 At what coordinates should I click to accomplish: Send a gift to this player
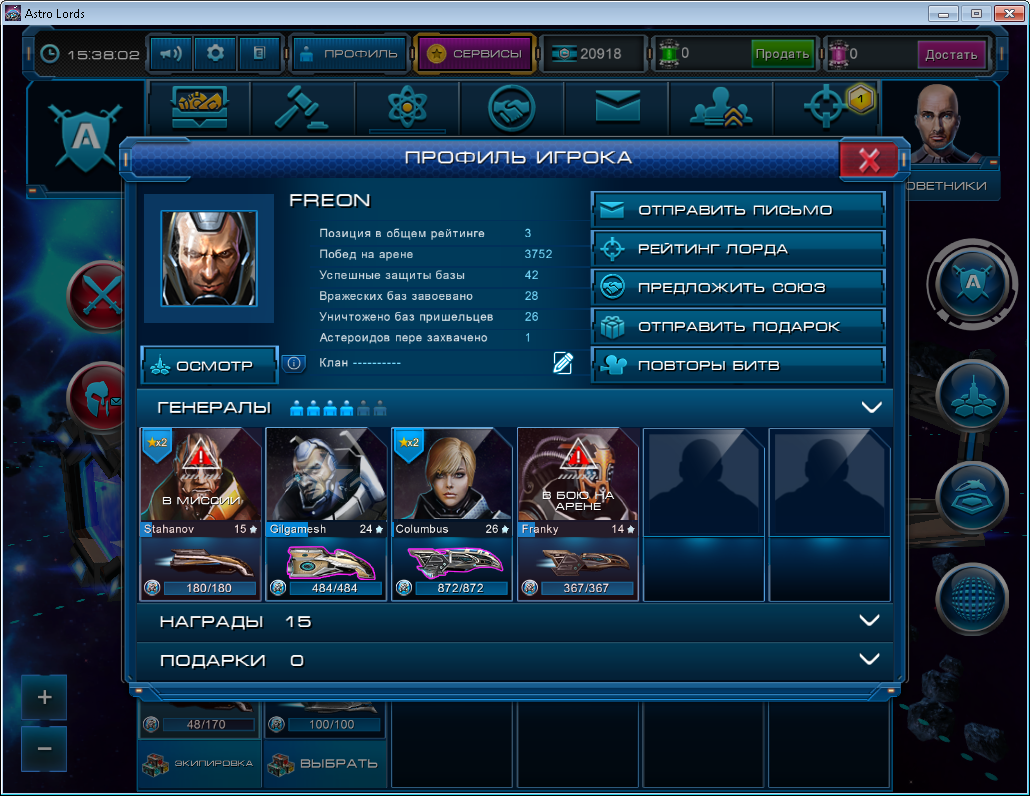click(x=738, y=326)
